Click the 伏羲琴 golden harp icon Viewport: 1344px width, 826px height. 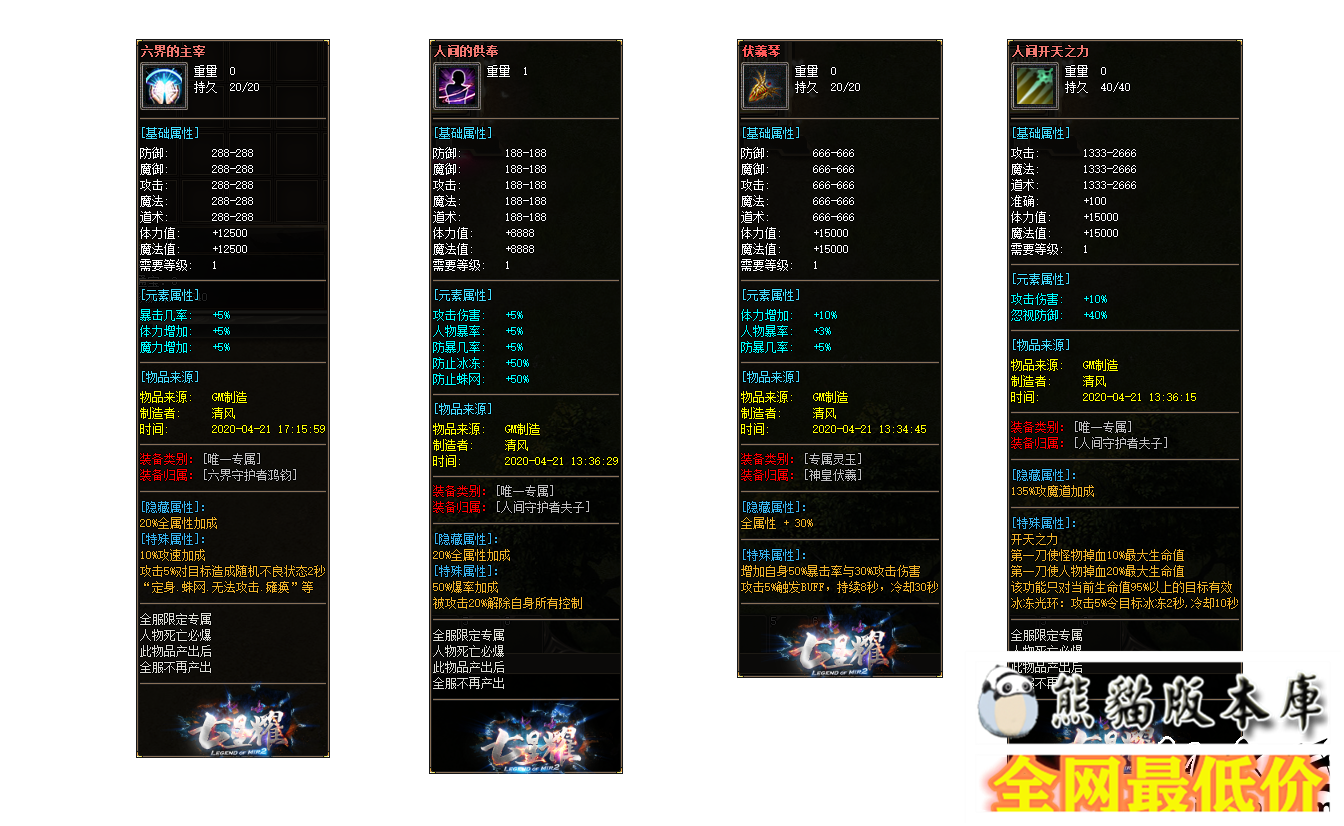pos(764,85)
